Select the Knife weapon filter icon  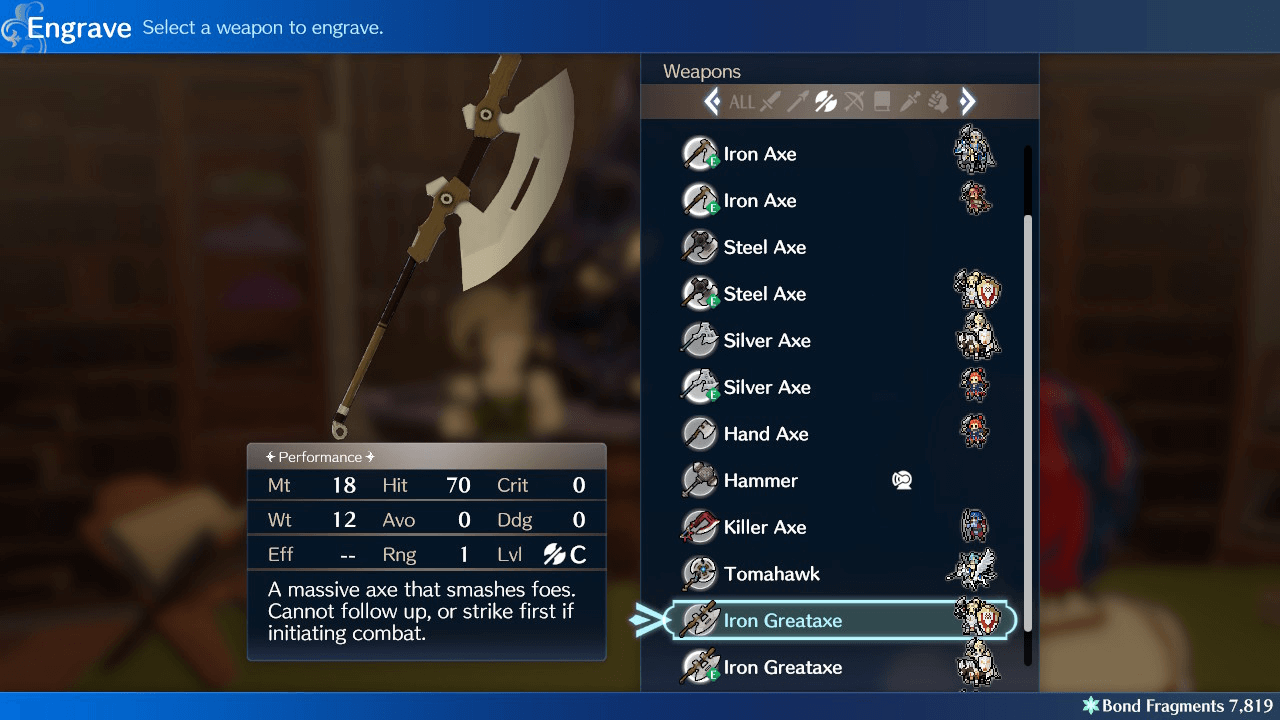pyautogui.click(x=910, y=101)
